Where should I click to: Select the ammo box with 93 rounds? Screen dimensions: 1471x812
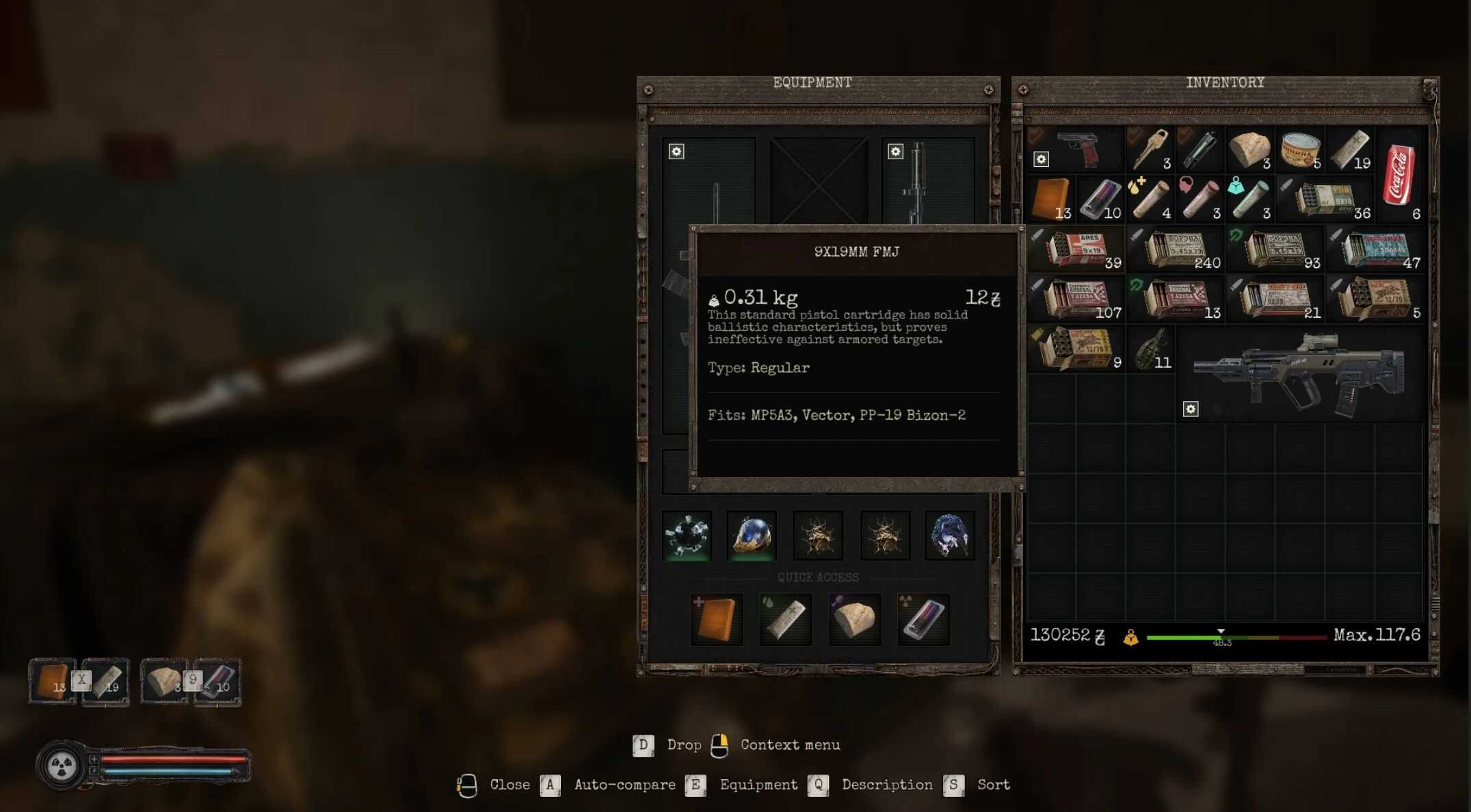1276,249
